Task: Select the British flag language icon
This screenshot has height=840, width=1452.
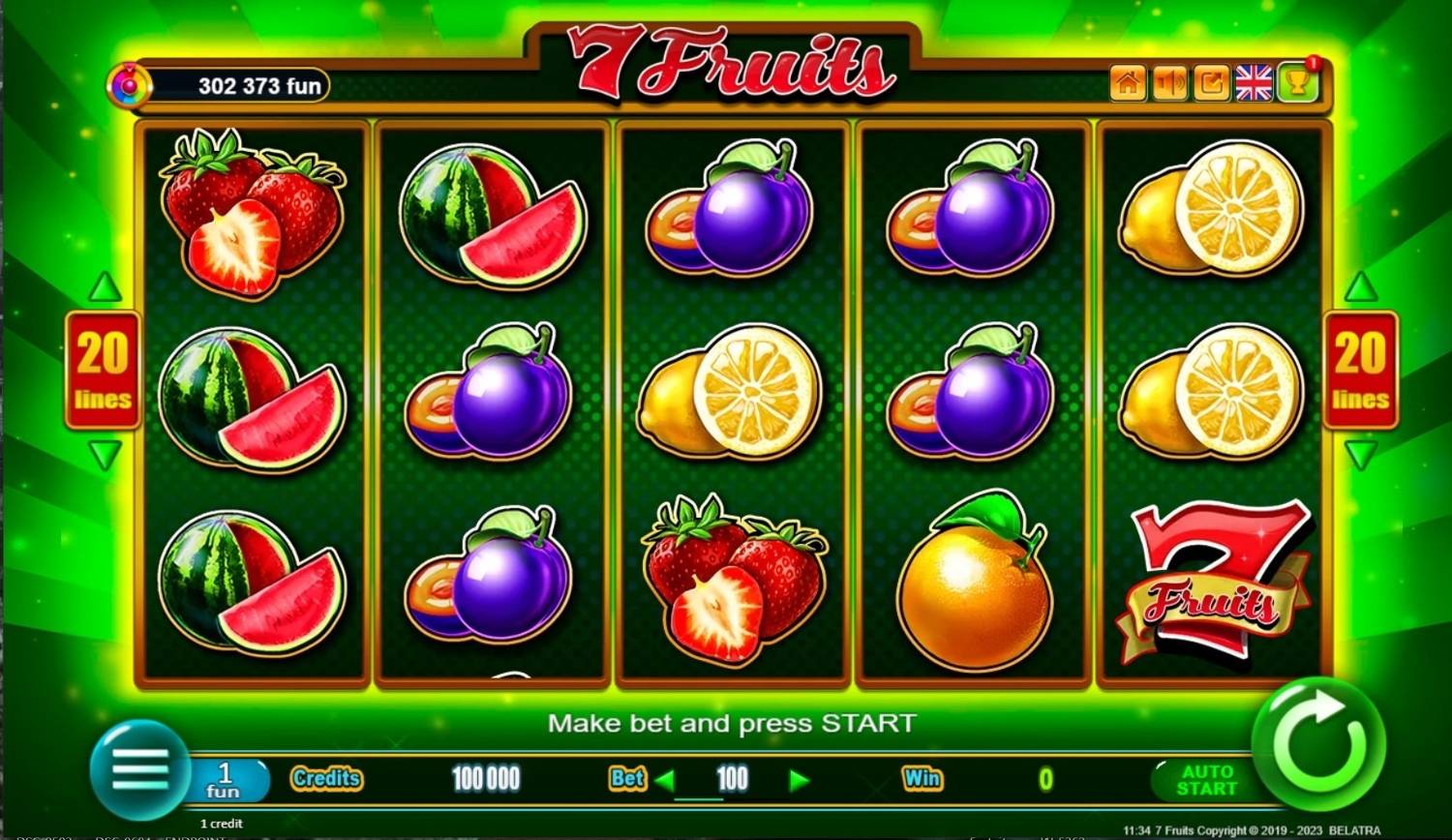Action: pos(1254,83)
